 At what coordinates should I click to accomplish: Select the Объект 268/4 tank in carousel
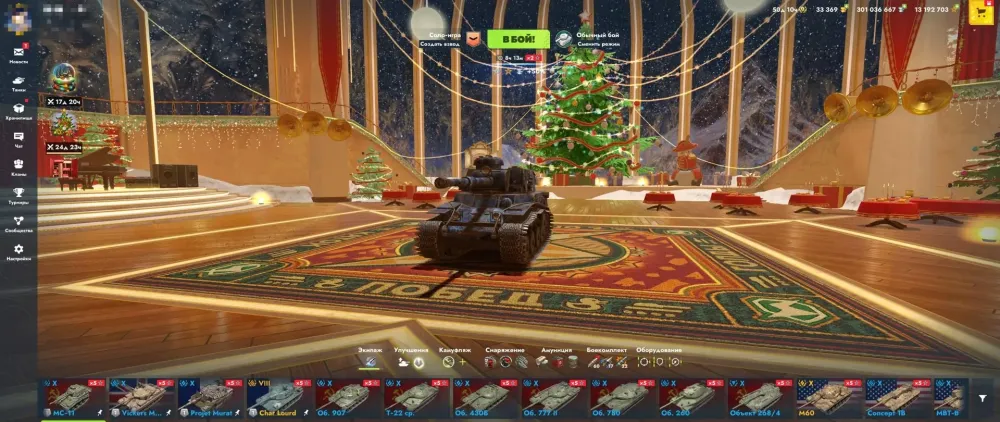coord(760,396)
